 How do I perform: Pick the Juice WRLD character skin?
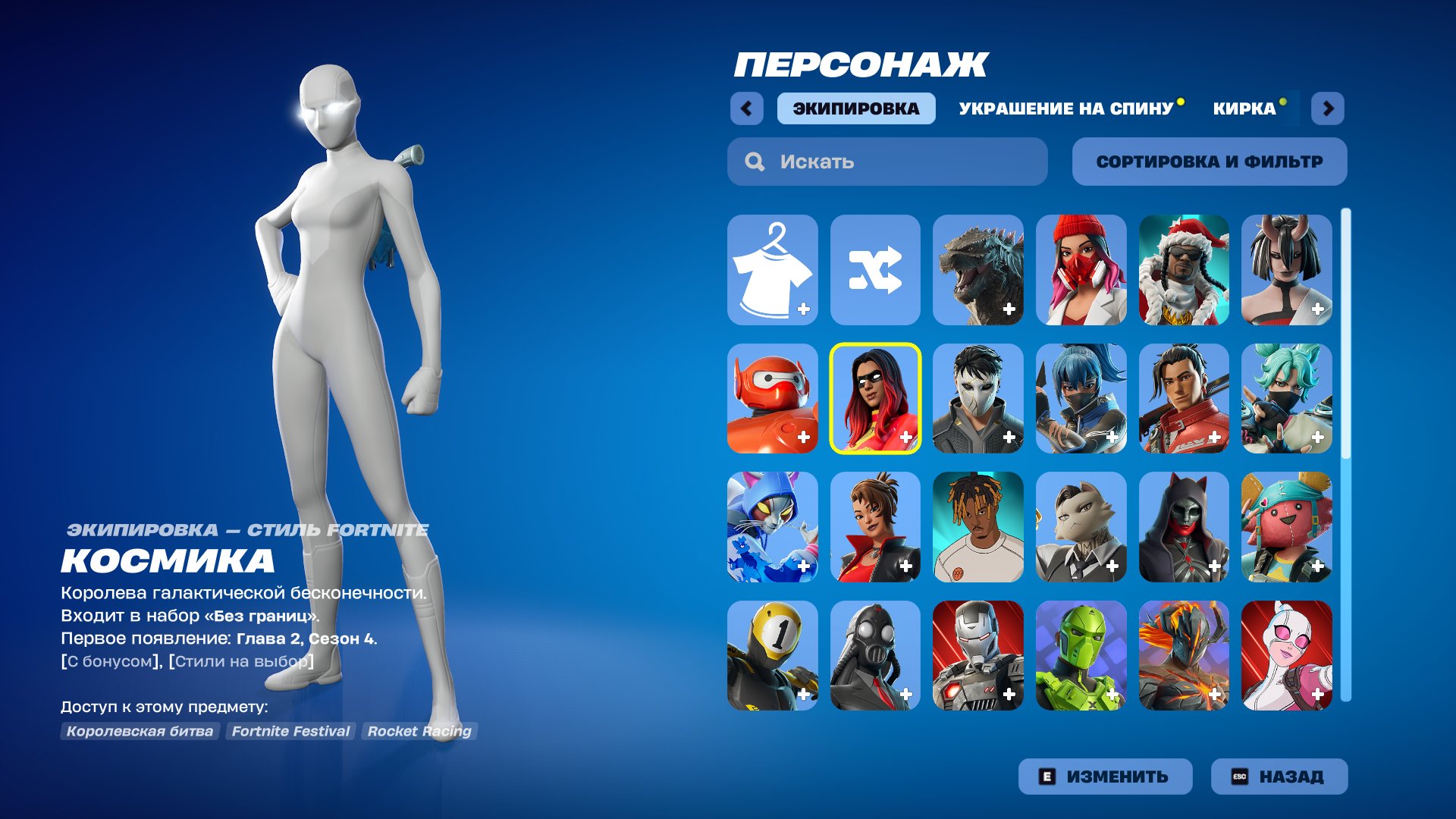click(978, 527)
